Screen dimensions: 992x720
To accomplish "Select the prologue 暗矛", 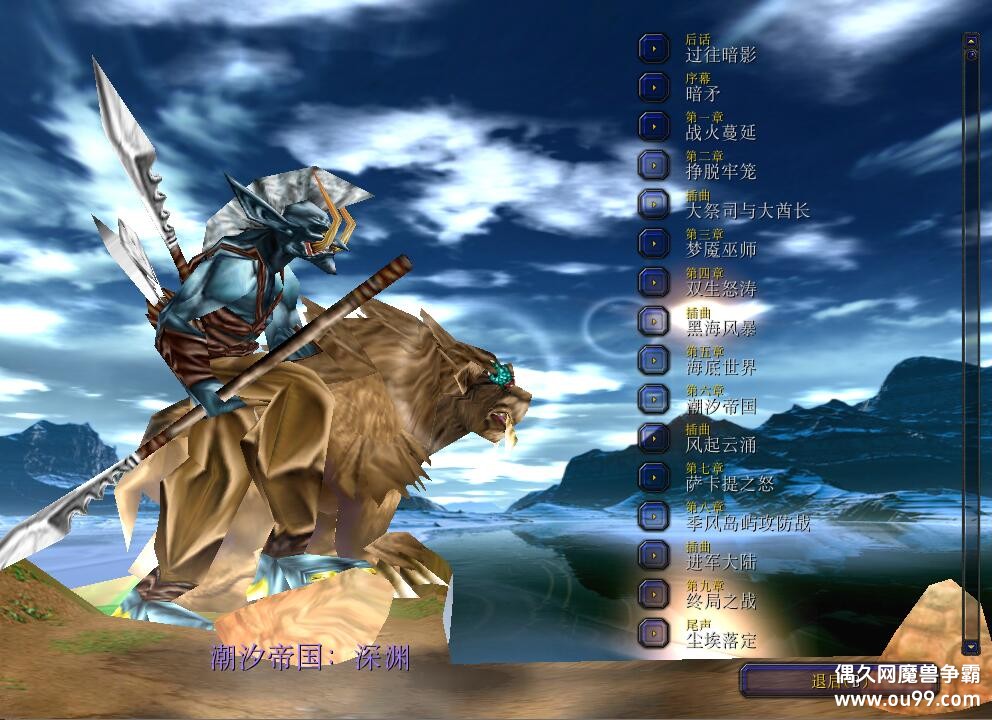I will (x=654, y=87).
